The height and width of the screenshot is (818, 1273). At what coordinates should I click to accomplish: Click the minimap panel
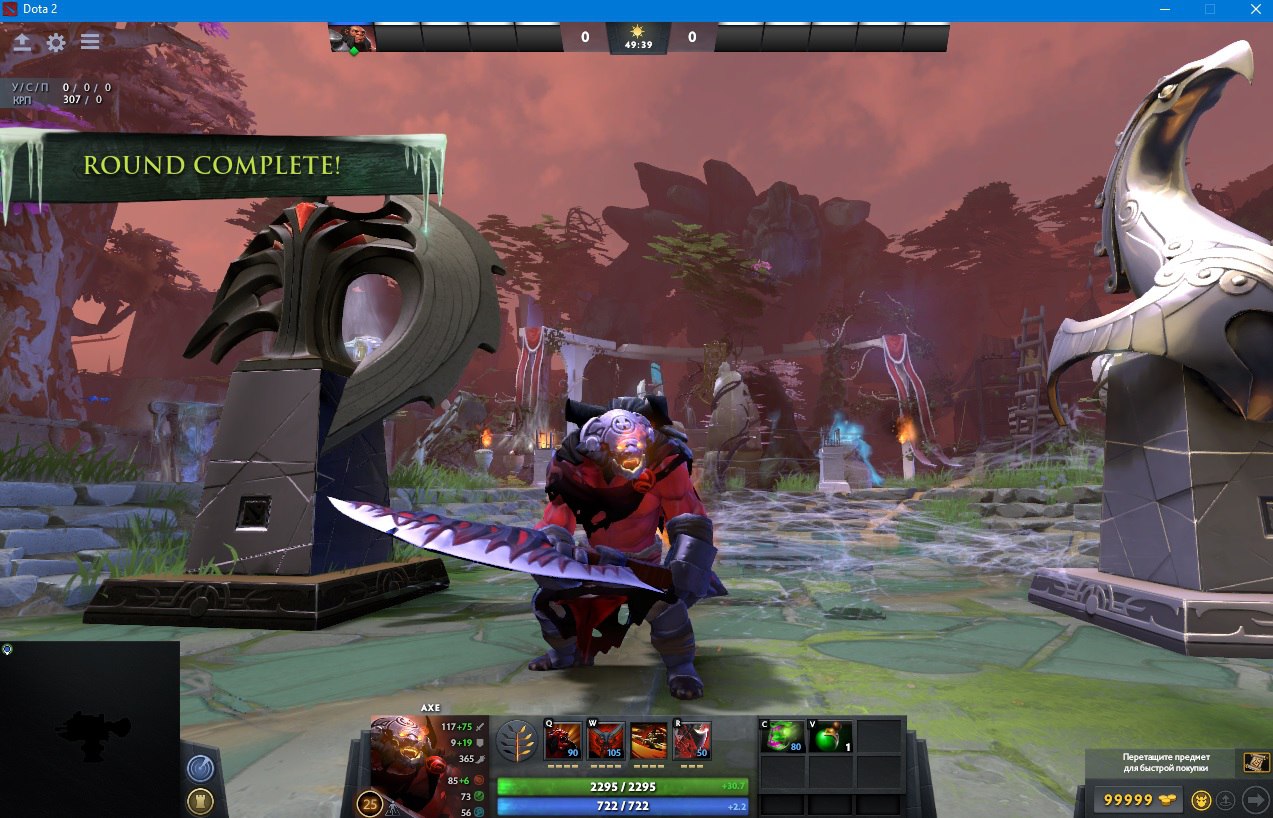coord(90,729)
